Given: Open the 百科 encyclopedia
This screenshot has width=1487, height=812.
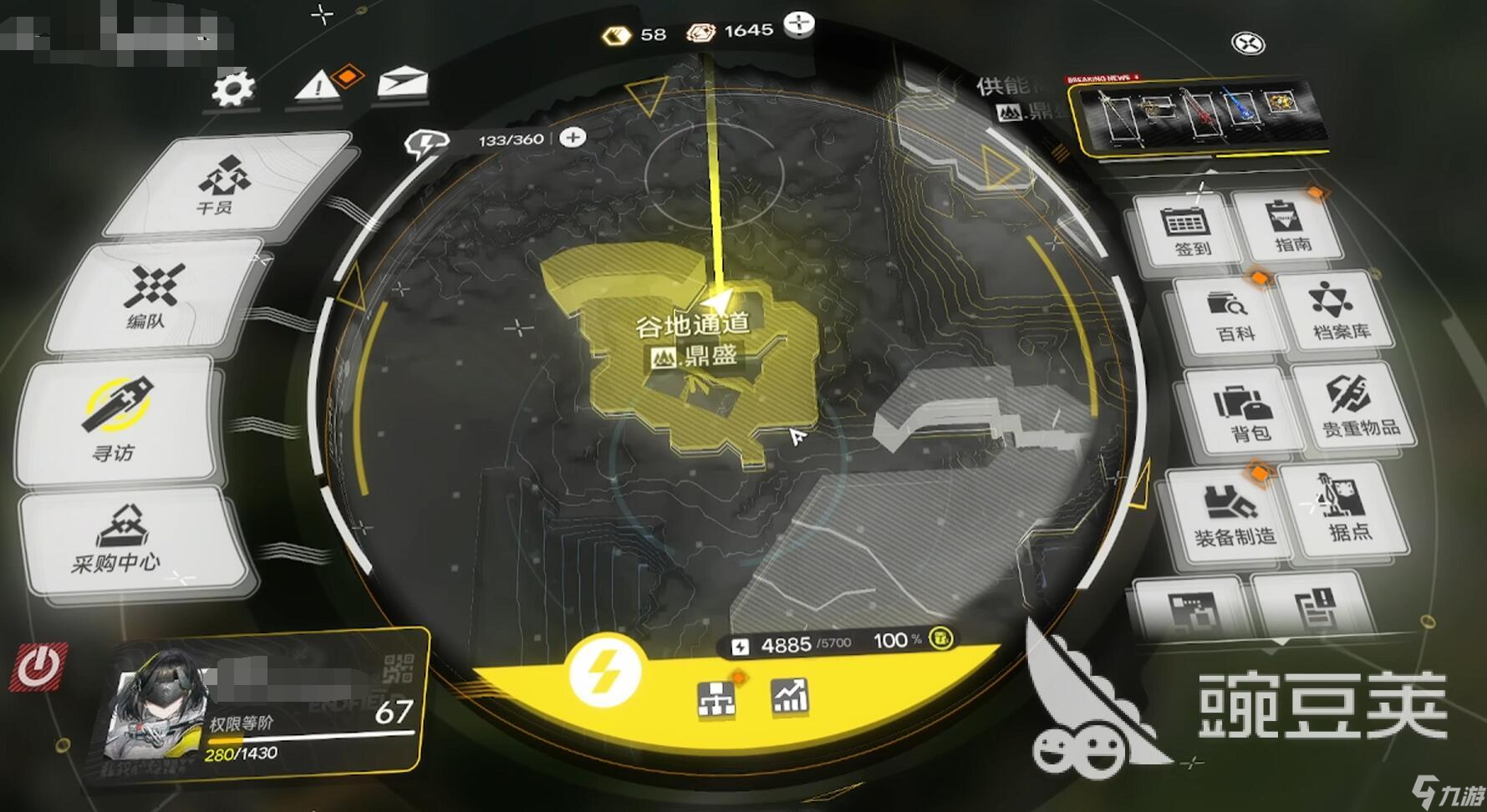Looking at the screenshot, I should pos(1231,316).
